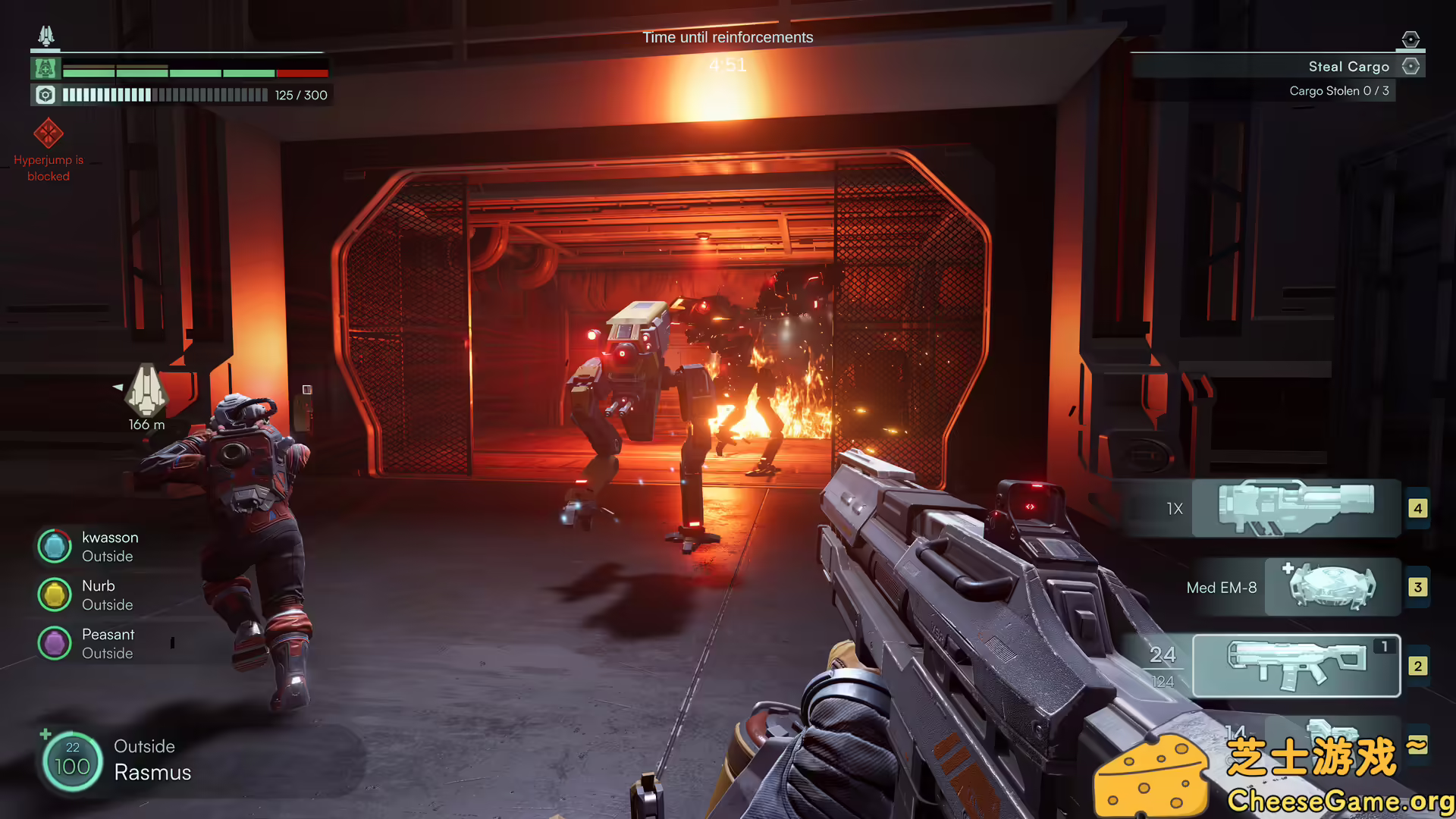Select the spaceship icon above the health bar
The height and width of the screenshot is (819, 1456).
coord(45,34)
